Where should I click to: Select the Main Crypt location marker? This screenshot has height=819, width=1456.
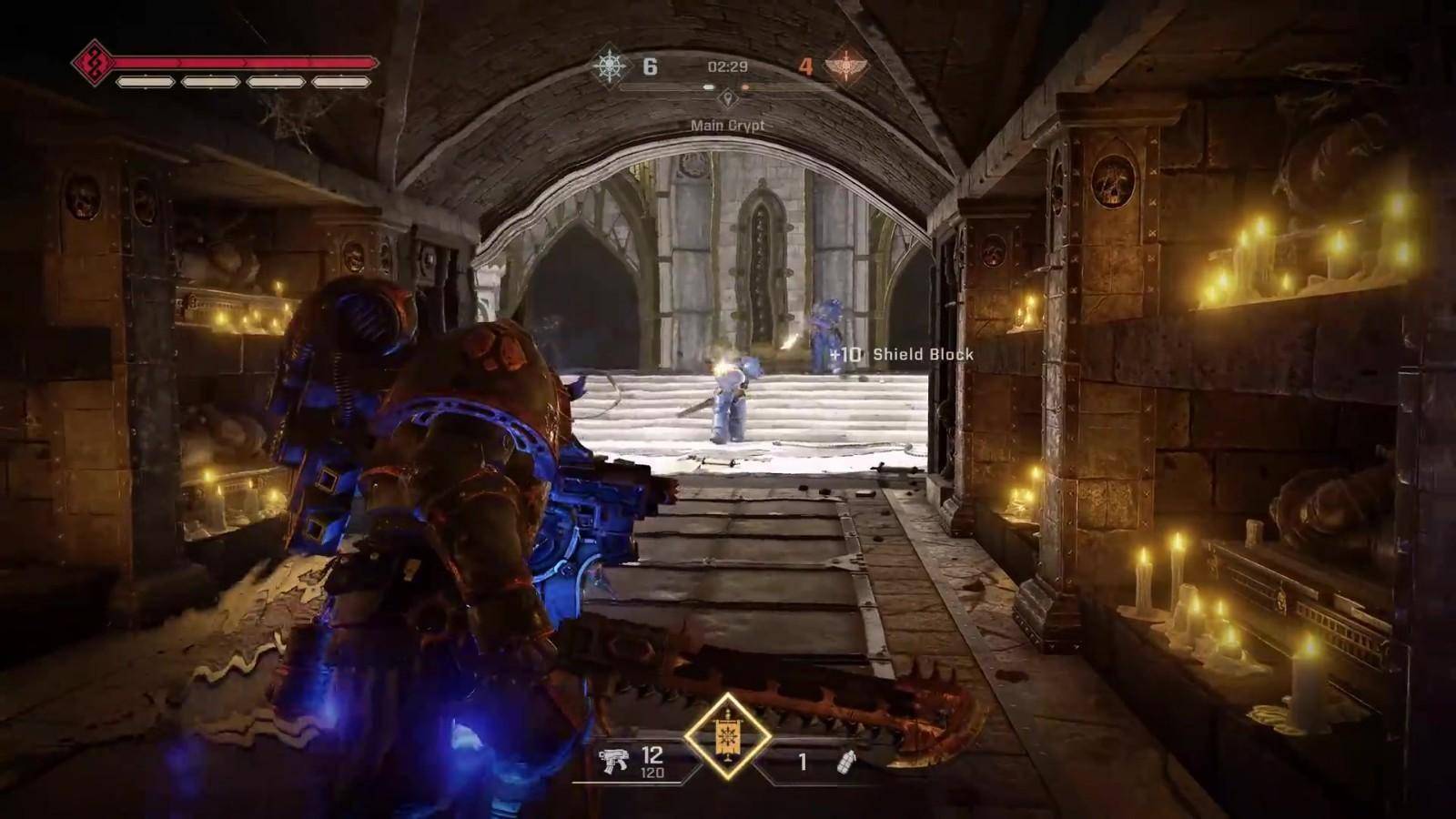point(727,97)
